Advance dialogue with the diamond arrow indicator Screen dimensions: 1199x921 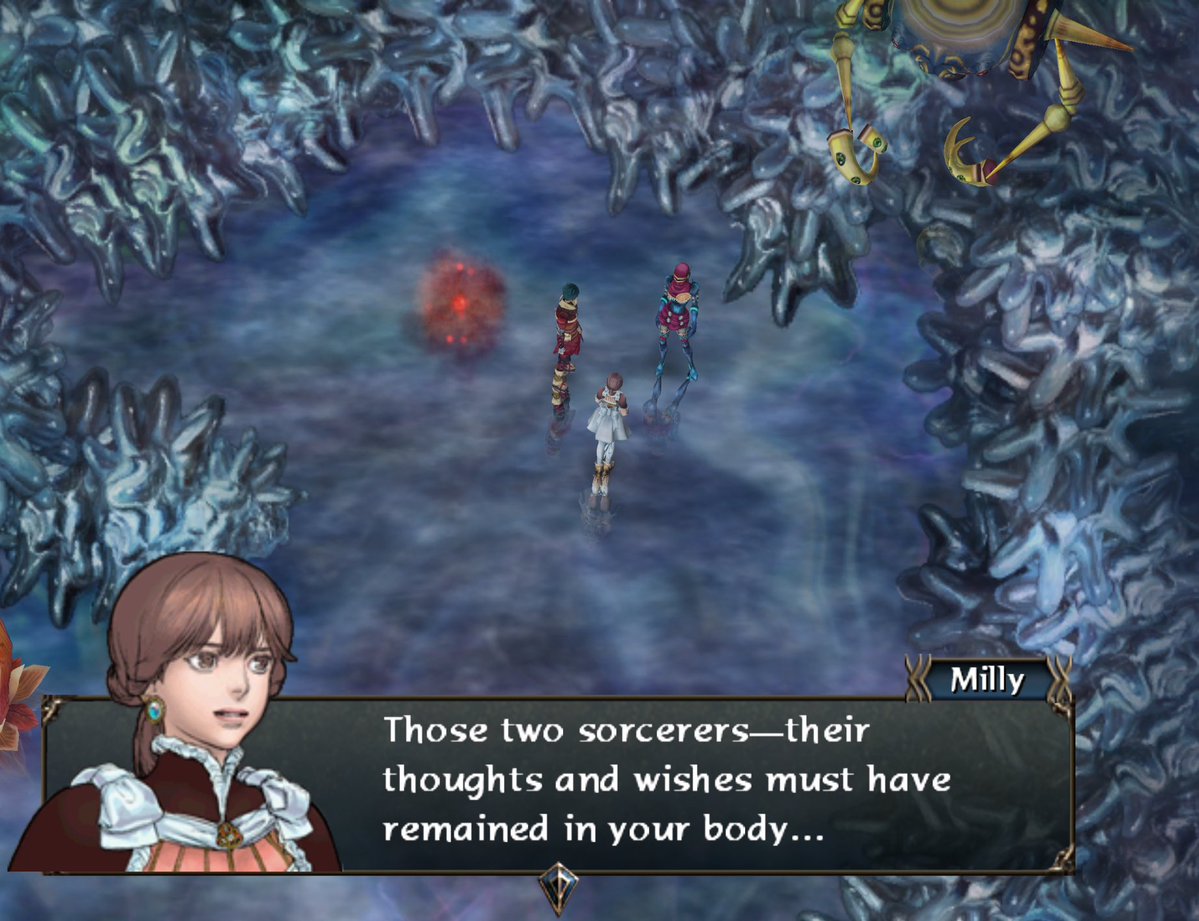tap(557, 886)
